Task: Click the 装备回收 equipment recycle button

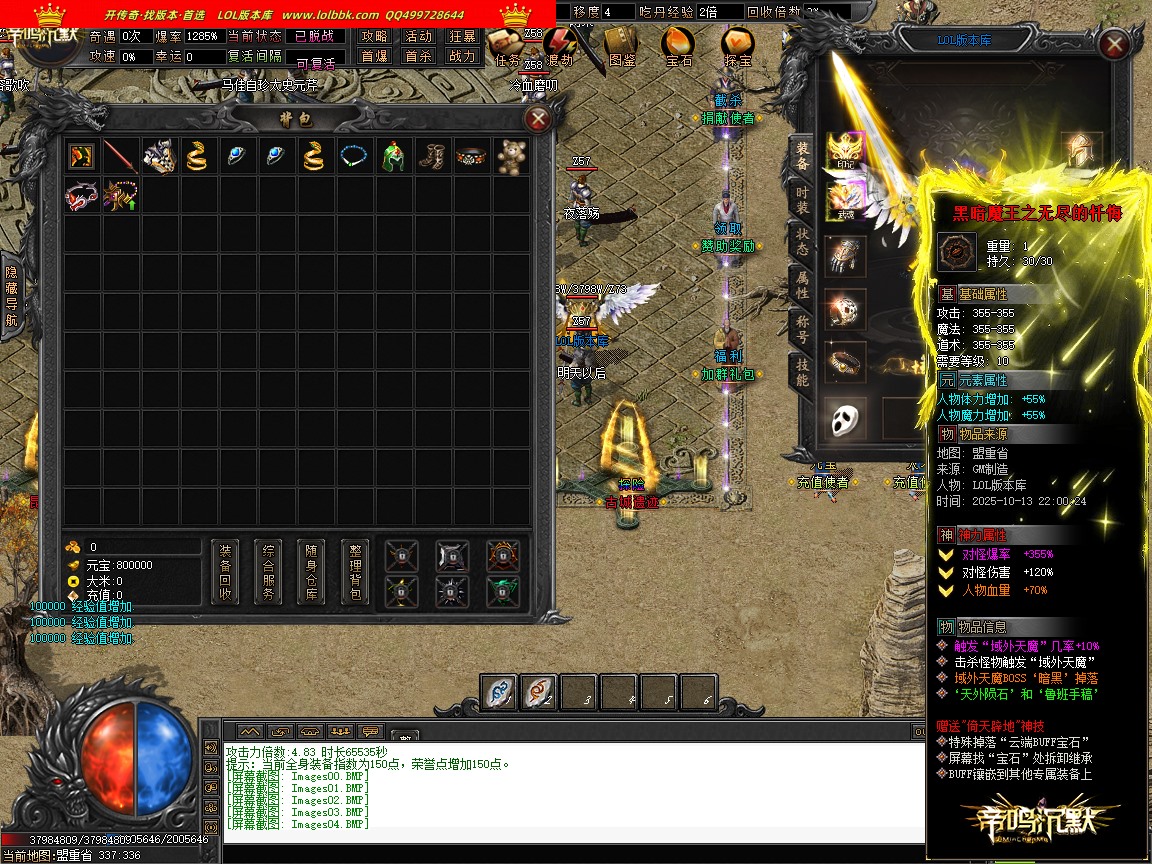Action: [x=226, y=573]
